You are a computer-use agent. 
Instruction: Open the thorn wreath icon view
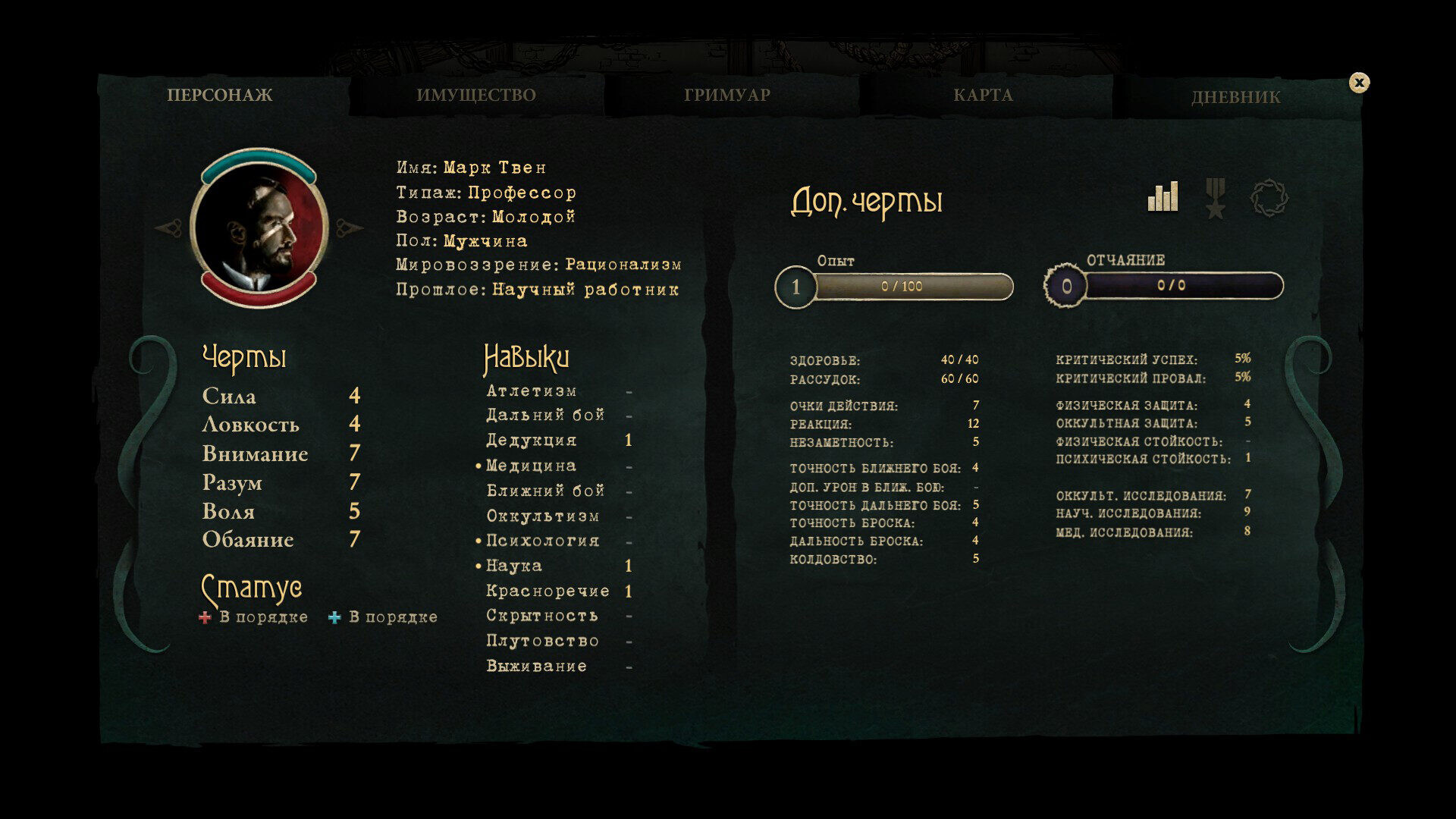[x=1269, y=199]
